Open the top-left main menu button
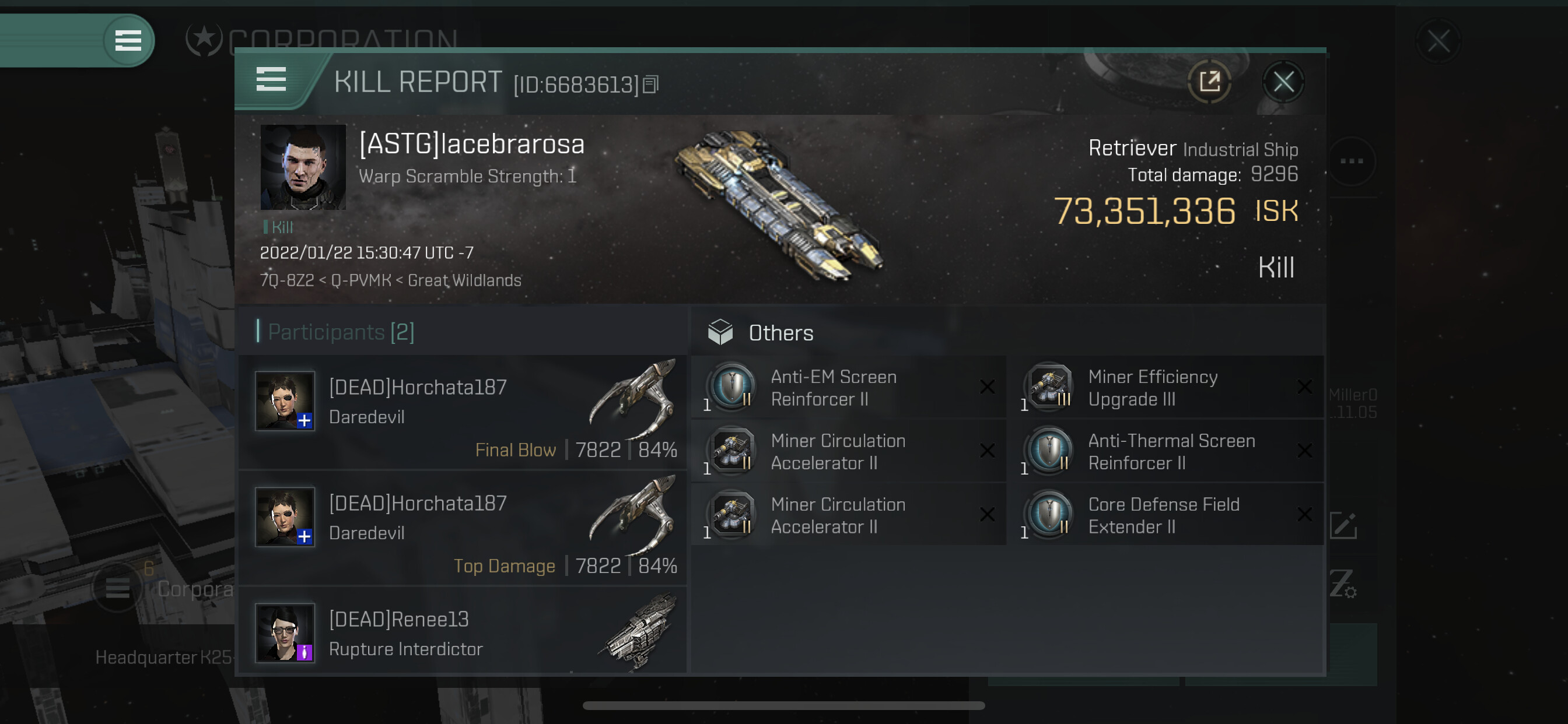Viewport: 1568px width, 724px height. coord(128,41)
